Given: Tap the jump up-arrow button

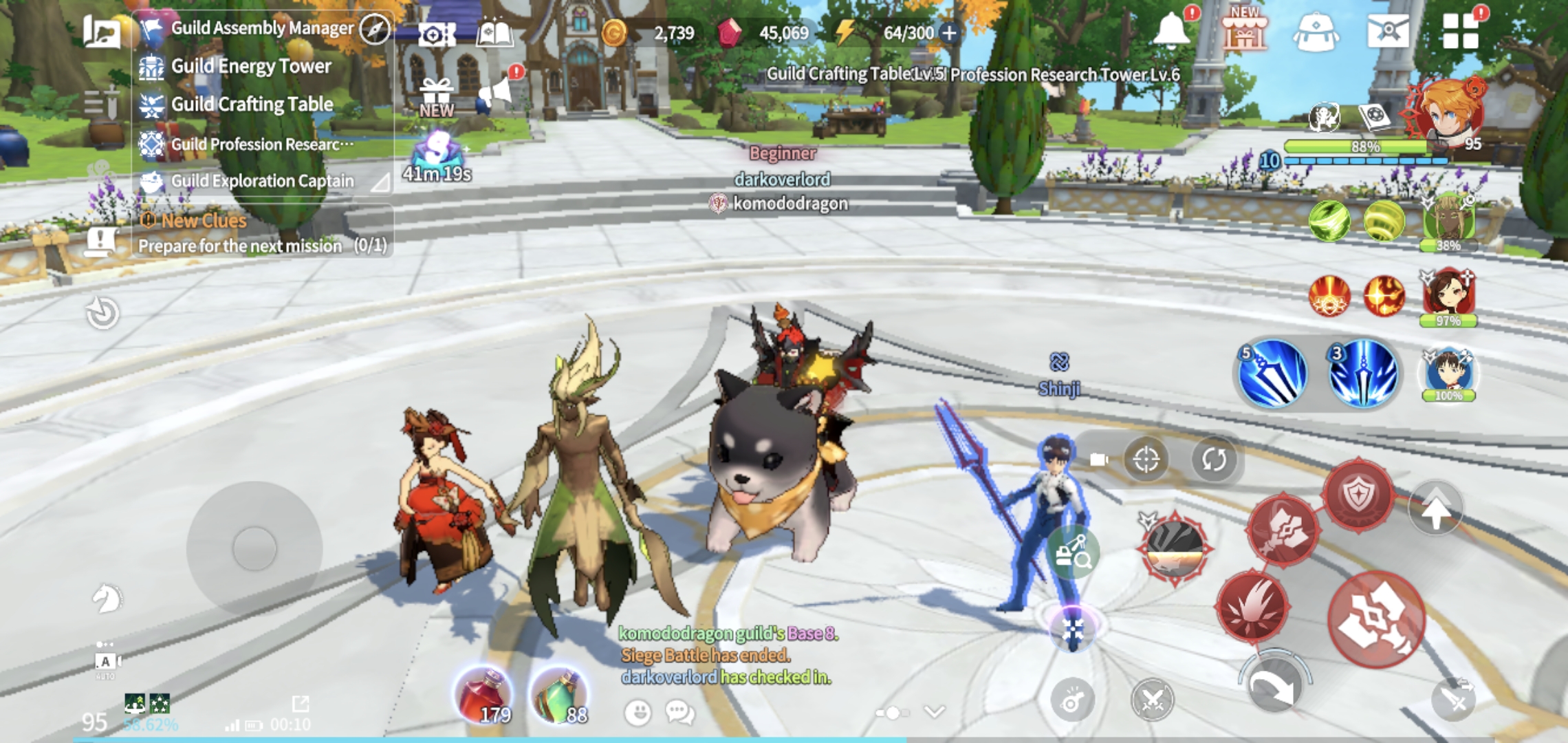Looking at the screenshot, I should point(1435,510).
